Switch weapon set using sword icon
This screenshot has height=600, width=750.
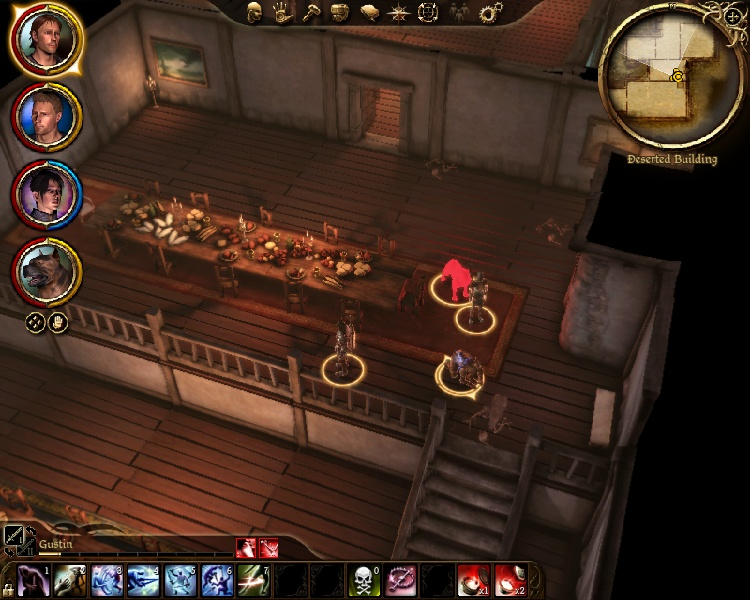click(17, 540)
